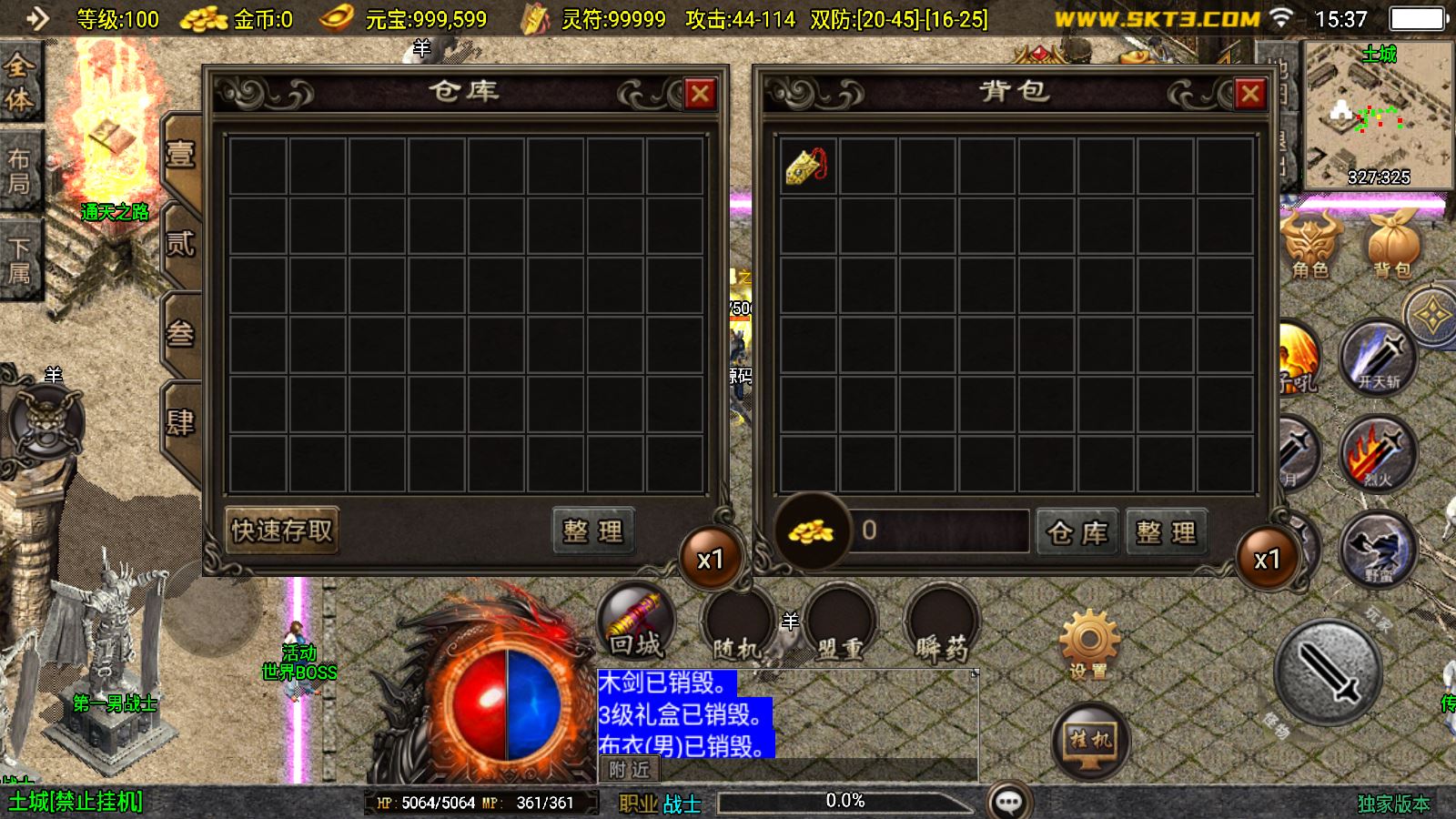Select the golden charm item in backpack
The height and width of the screenshot is (819, 1456).
point(806,166)
